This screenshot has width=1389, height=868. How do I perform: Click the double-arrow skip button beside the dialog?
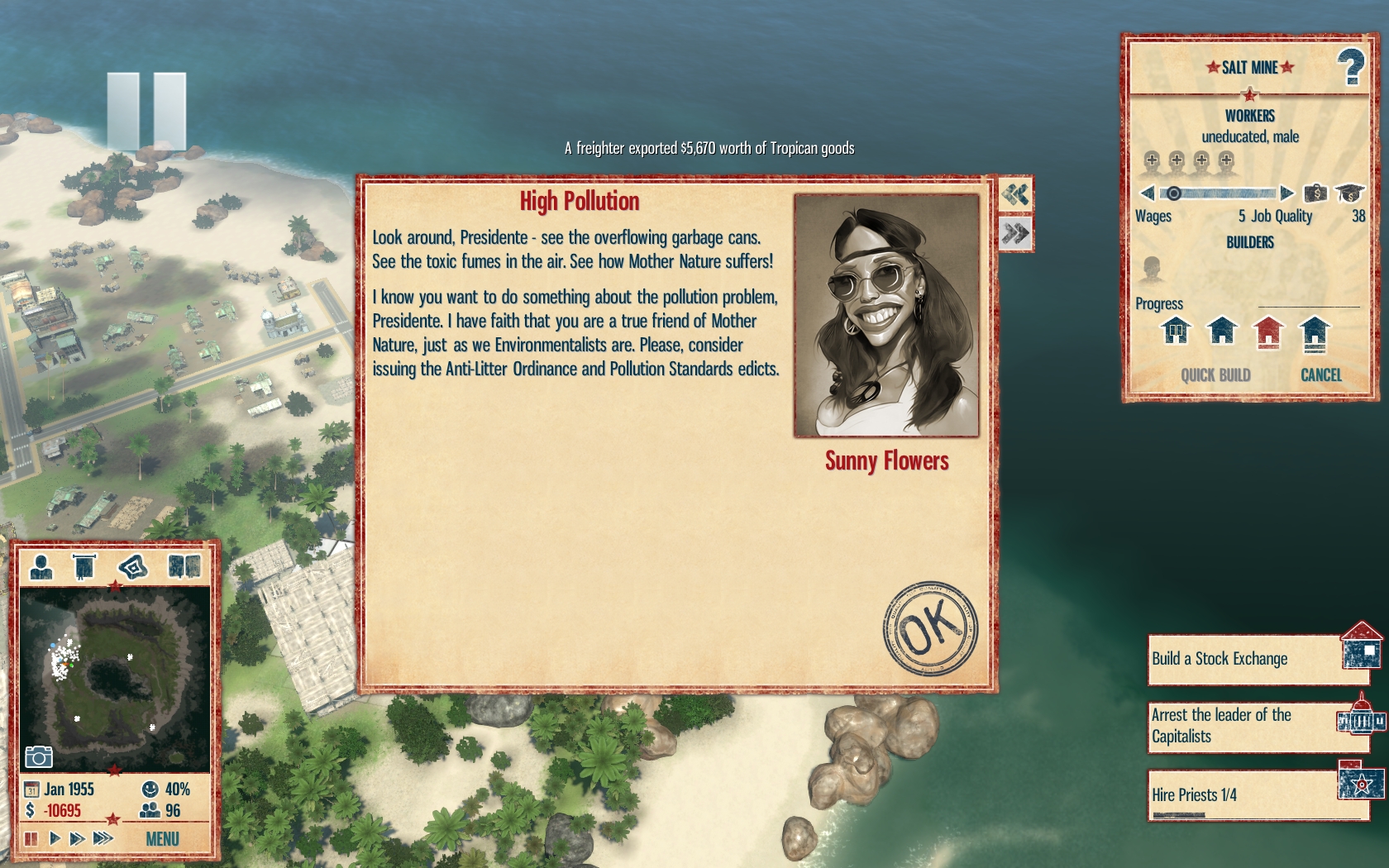(x=1015, y=234)
